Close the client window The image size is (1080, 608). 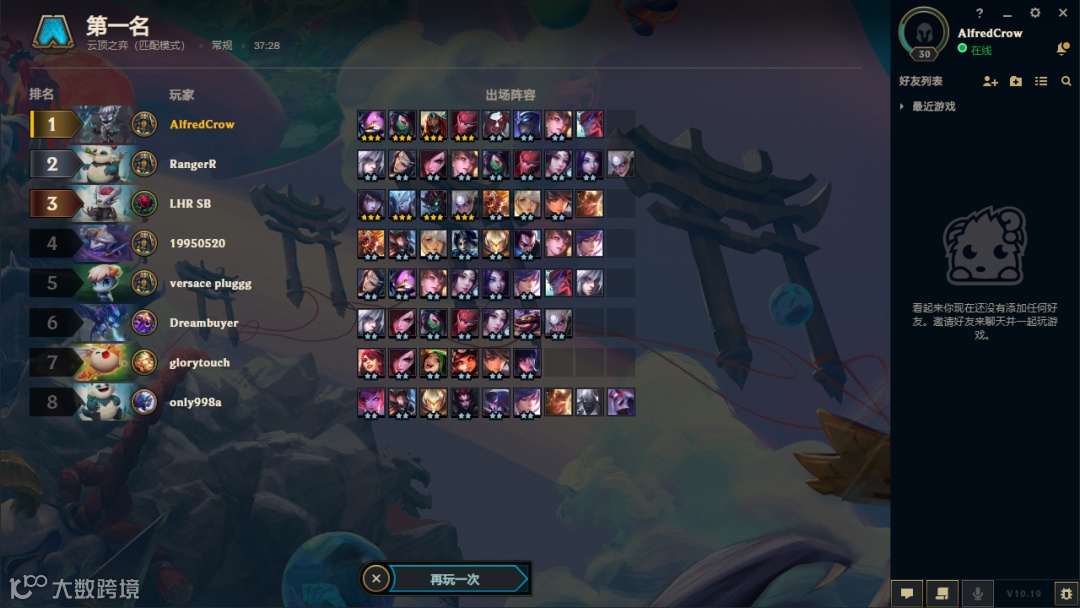(x=1063, y=13)
